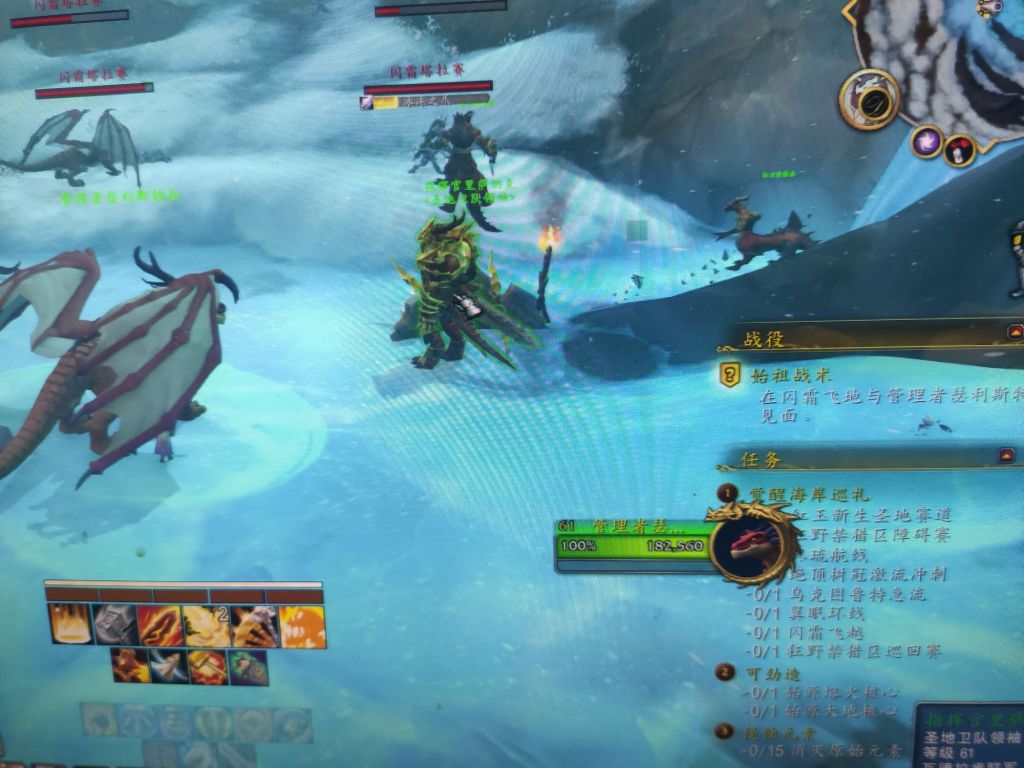The image size is (1024, 768).
Task: Activate the armored gauntlet fist ability
Action: pos(254,626)
